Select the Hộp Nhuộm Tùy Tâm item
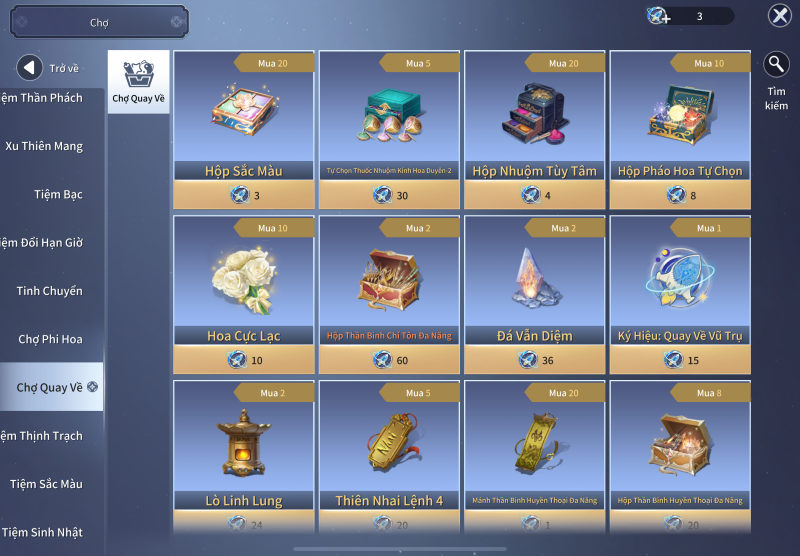 tap(534, 118)
